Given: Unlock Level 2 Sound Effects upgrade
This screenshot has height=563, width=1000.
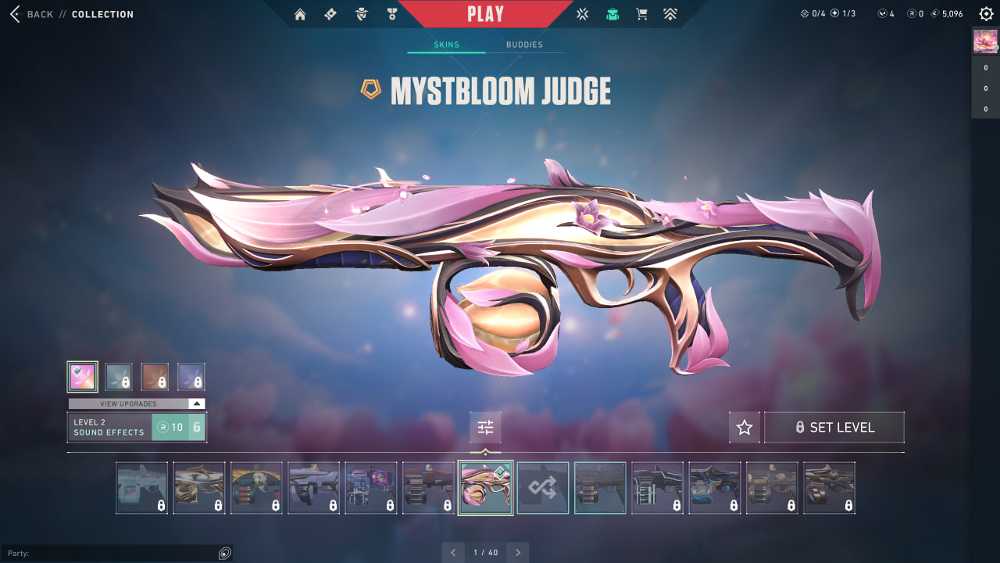Looking at the screenshot, I should [178, 427].
